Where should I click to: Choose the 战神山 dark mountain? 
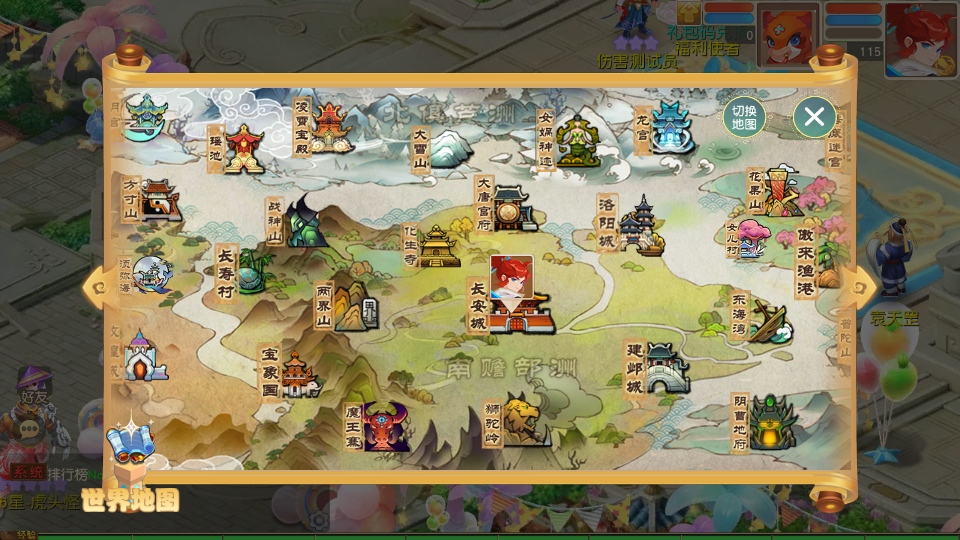305,223
